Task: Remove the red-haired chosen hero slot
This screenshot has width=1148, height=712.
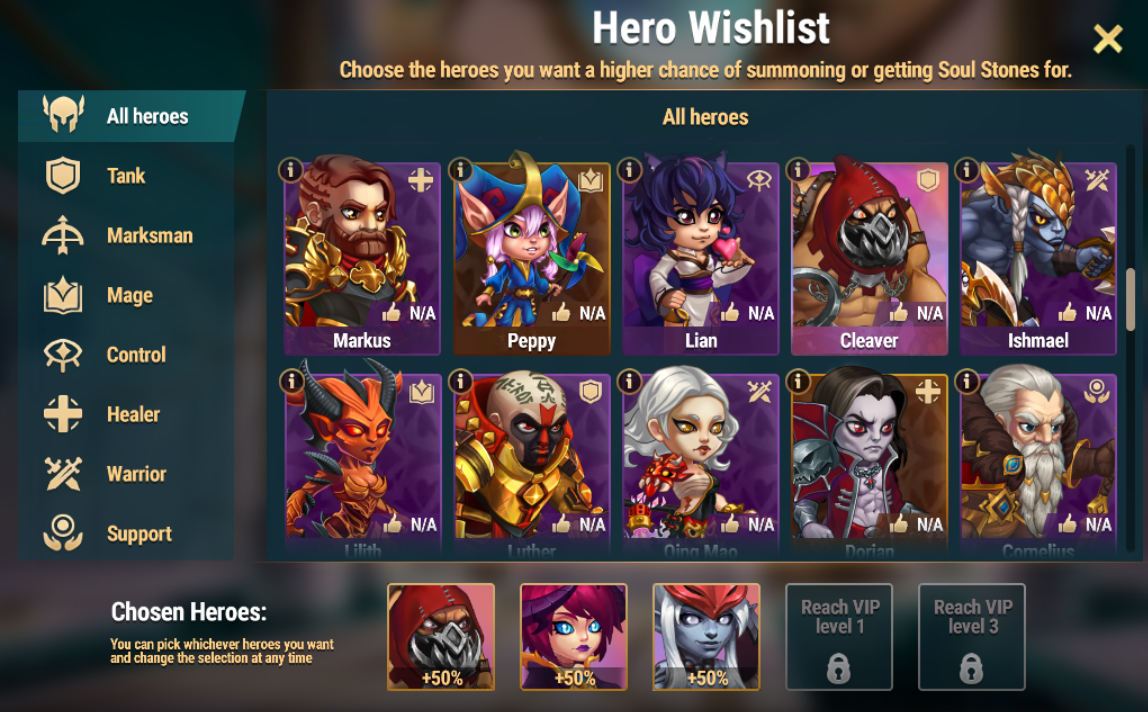Action: pyautogui.click(x=573, y=636)
